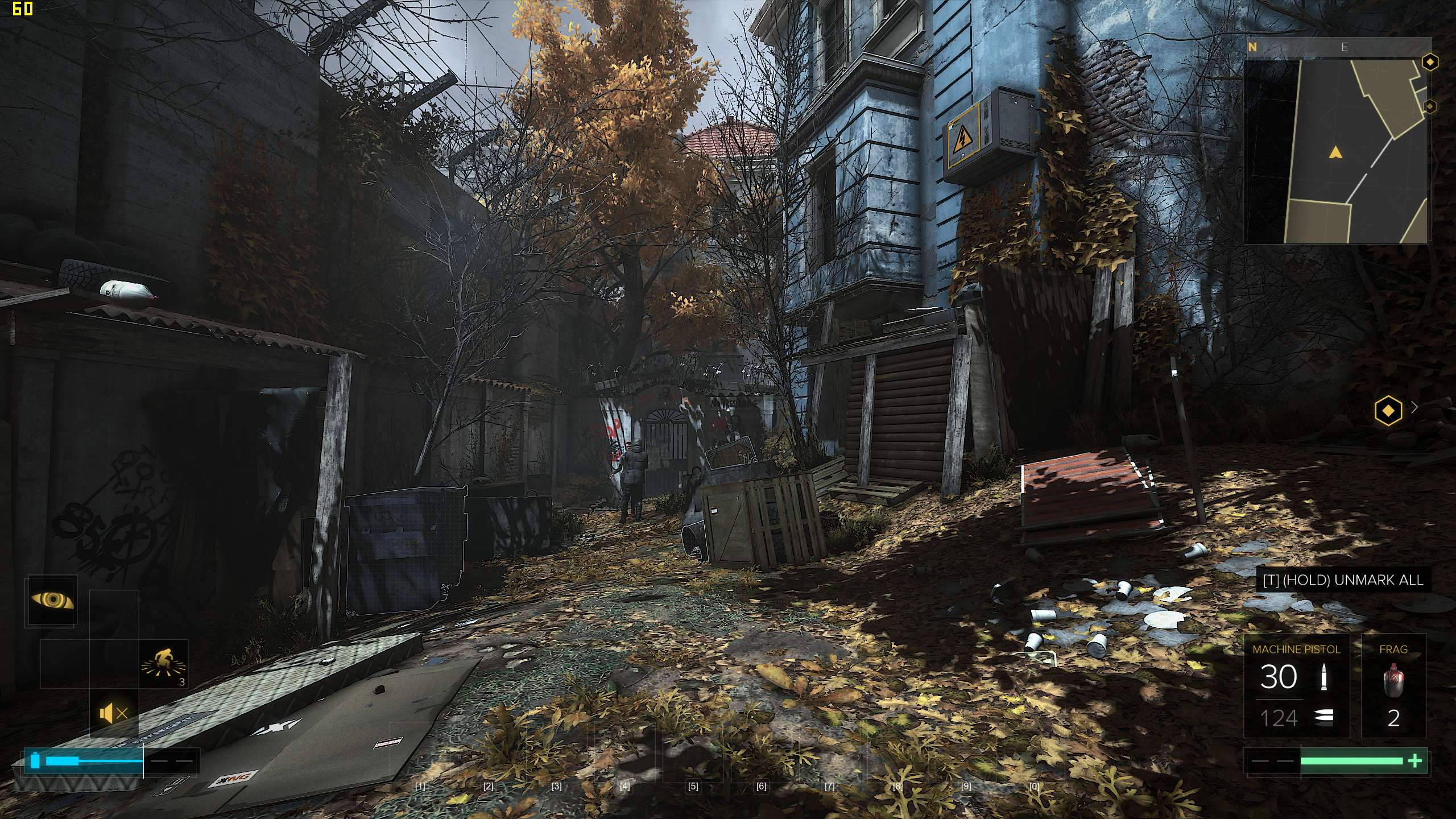Click the topmost hexagon marker on the minimap edge
Screen dimensions: 1456x819
click(1430, 61)
